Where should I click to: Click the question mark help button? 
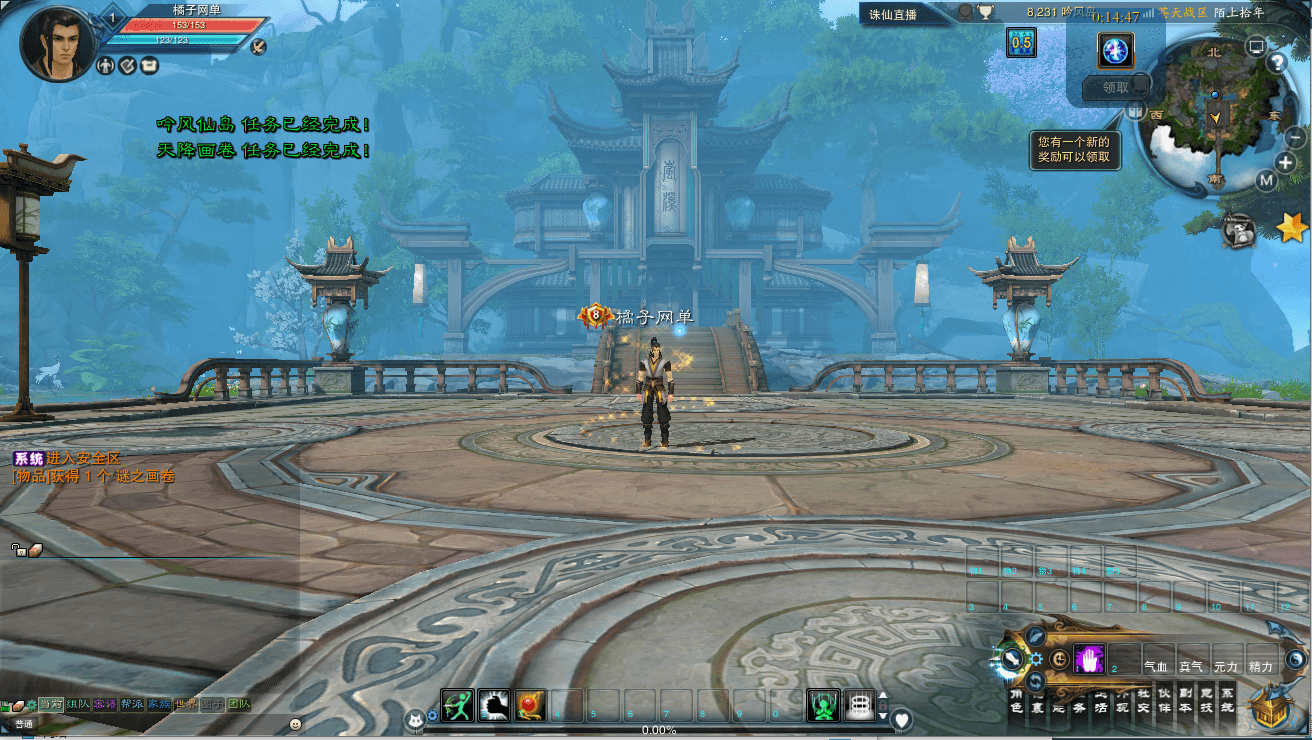1276,62
